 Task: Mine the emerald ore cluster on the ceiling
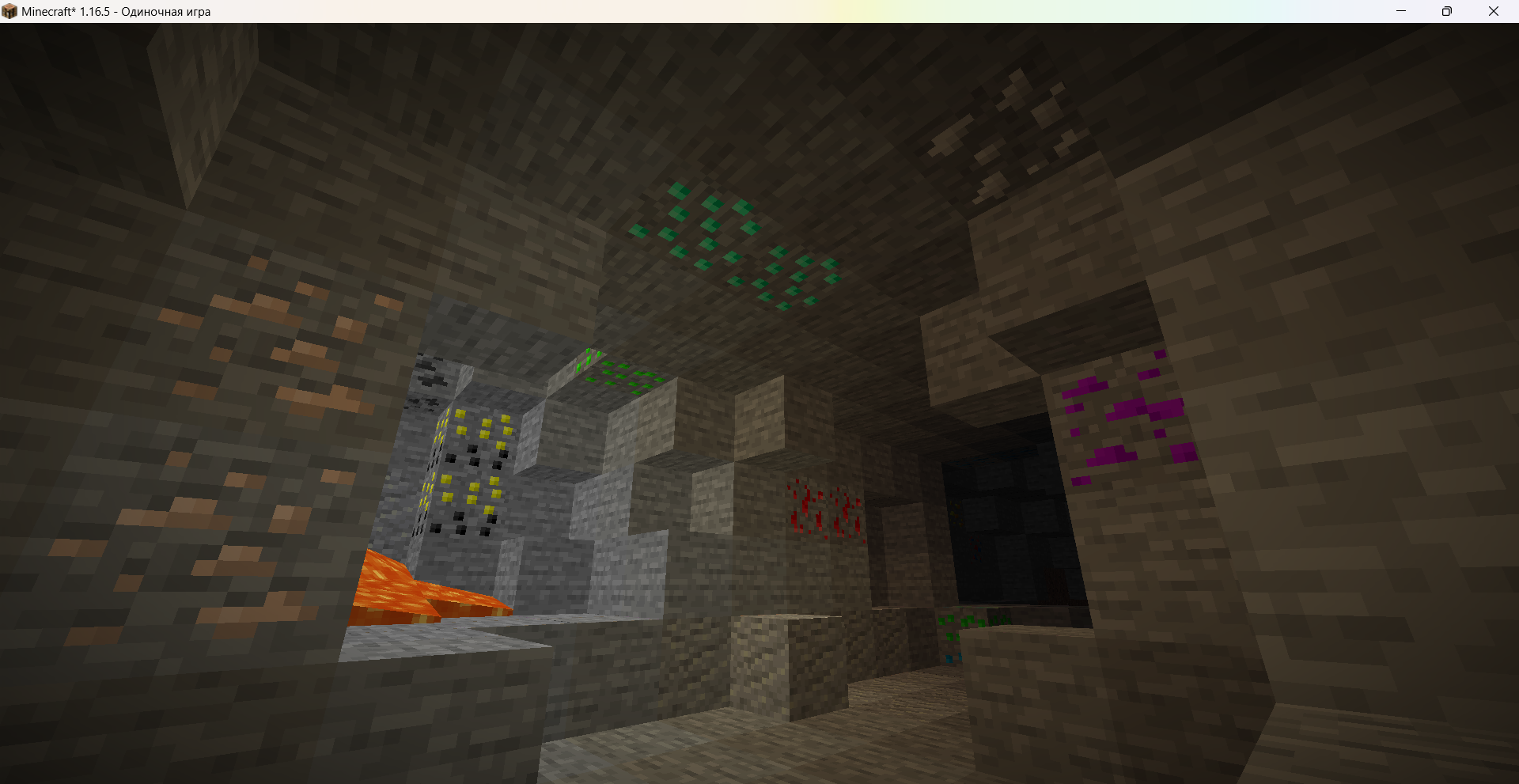click(x=724, y=237)
